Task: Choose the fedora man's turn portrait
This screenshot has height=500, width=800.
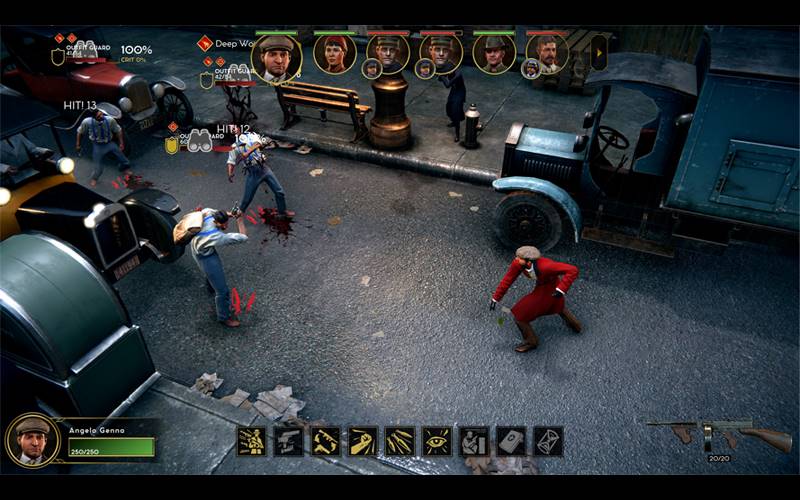Action: tap(494, 53)
